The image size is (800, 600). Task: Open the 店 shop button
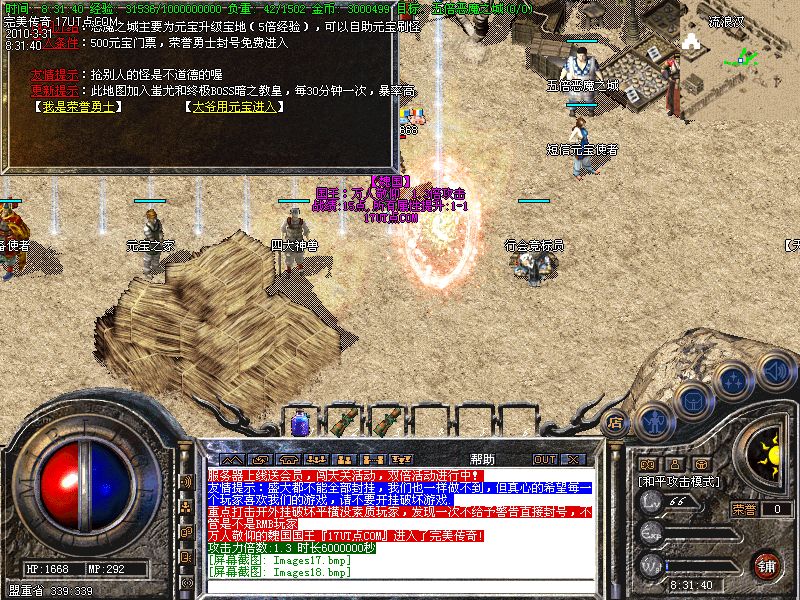click(616, 421)
